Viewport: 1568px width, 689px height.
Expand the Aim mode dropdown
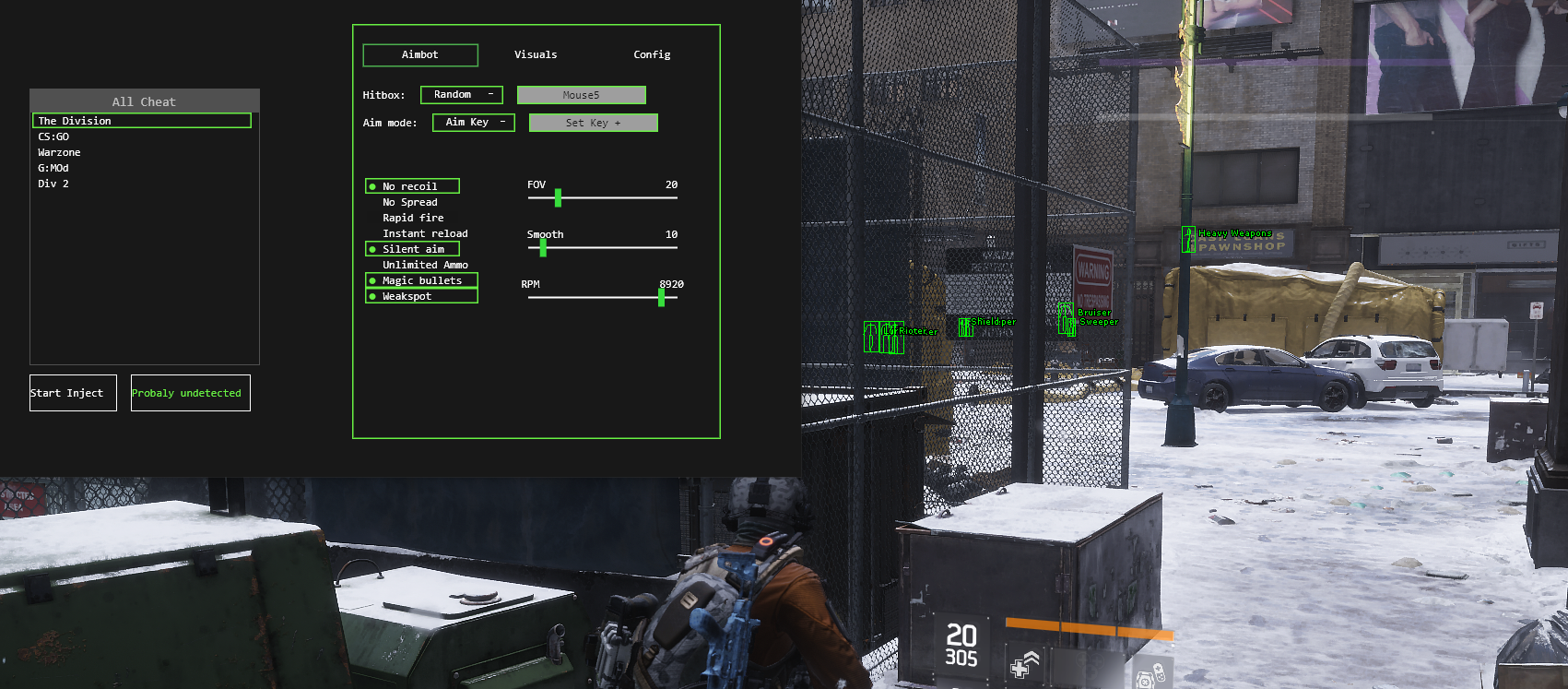[474, 123]
